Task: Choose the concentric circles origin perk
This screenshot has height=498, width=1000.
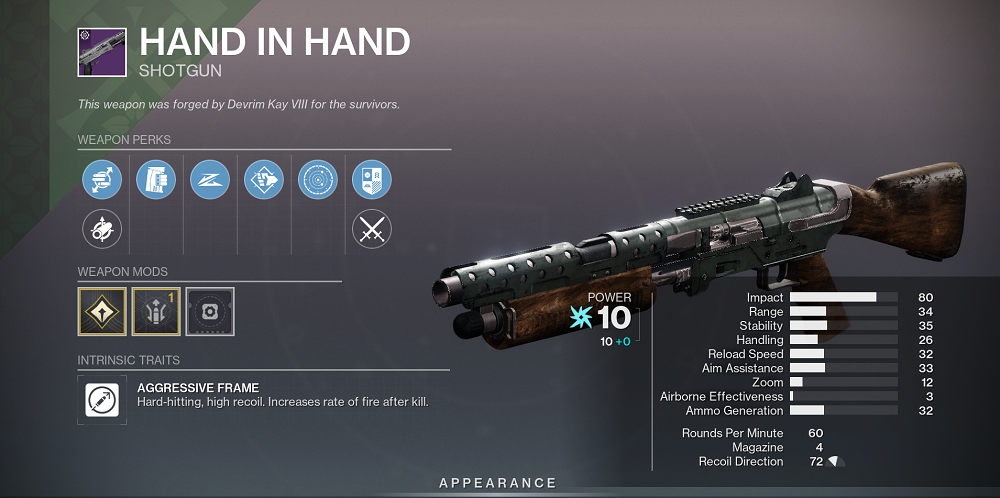Action: 318,180
